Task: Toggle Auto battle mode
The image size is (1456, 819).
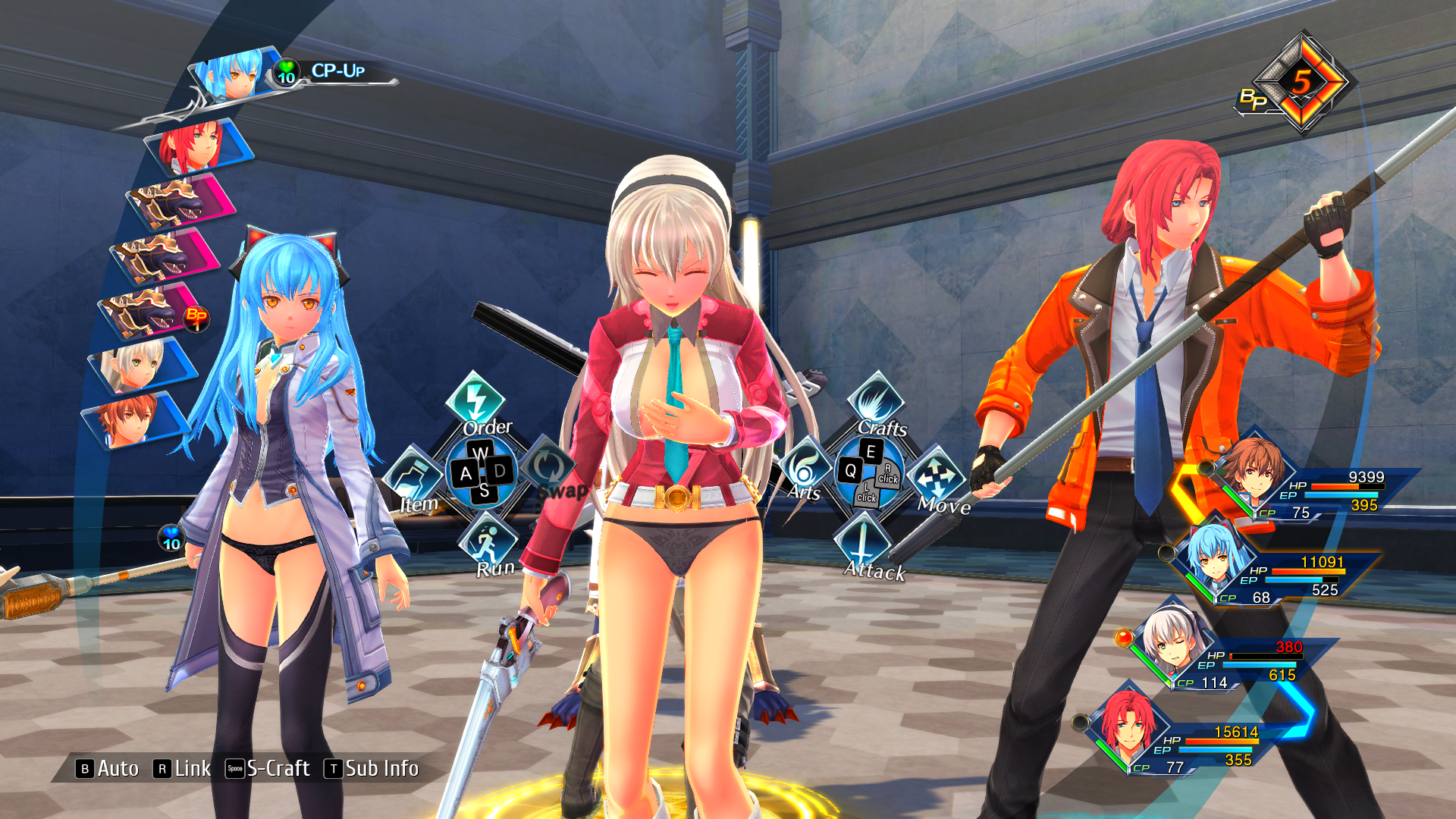Action: 108,769
